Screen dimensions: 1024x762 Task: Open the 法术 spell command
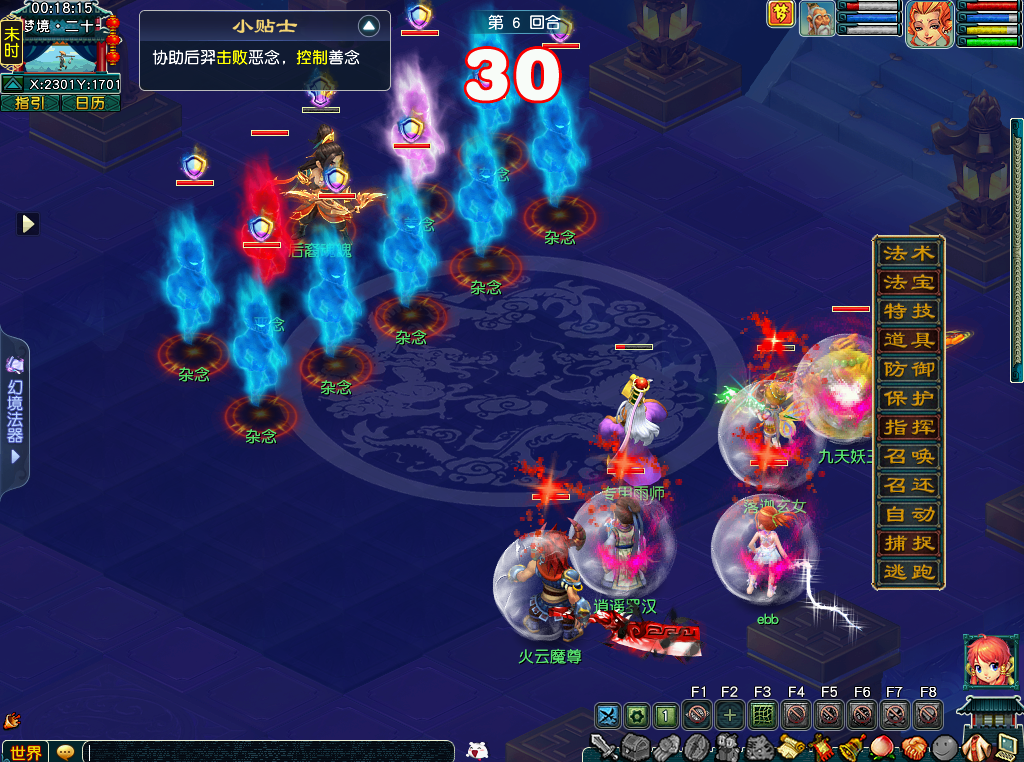(908, 253)
